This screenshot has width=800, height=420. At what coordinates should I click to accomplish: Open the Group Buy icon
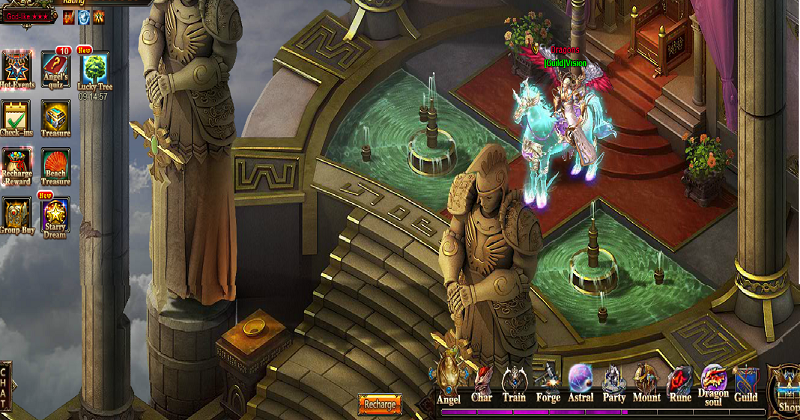pyautogui.click(x=17, y=214)
